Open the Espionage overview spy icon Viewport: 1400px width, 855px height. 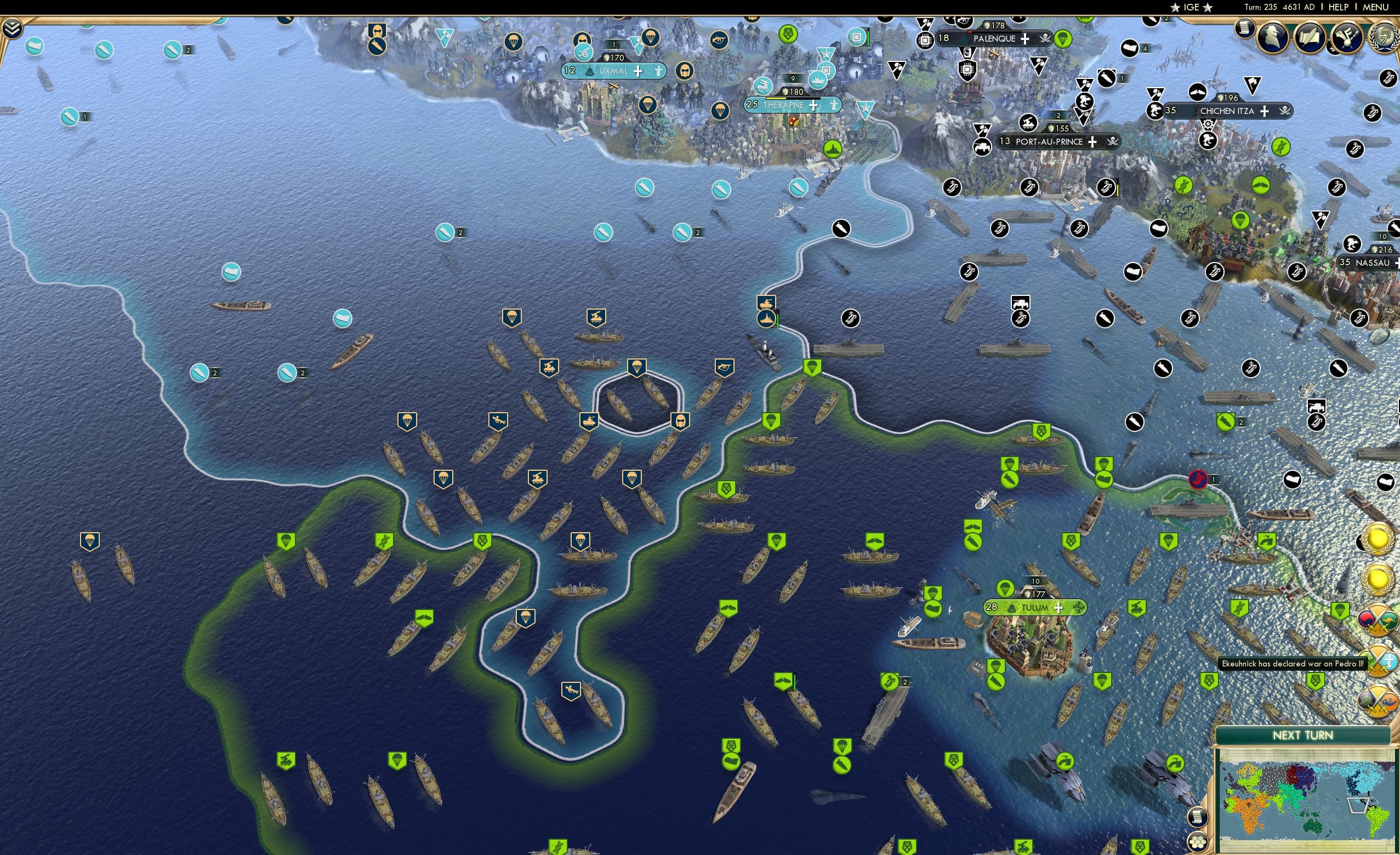[x=1272, y=37]
